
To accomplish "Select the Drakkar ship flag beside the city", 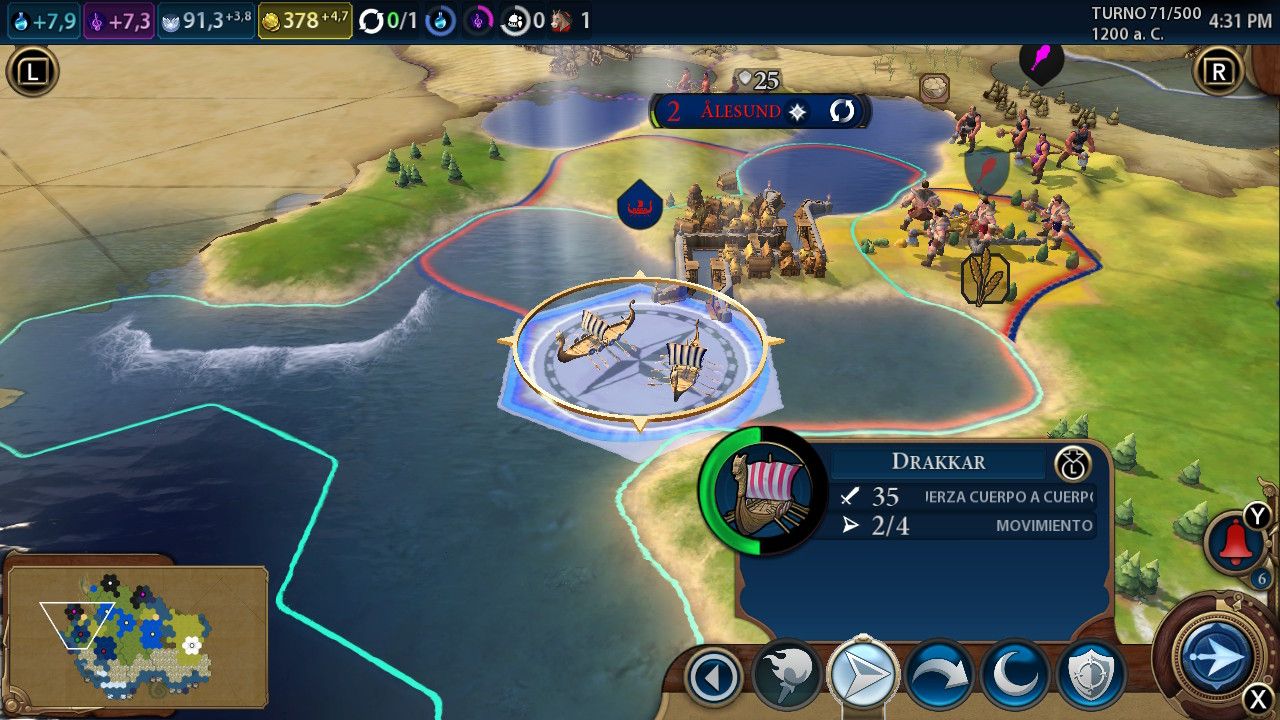I will coord(640,206).
